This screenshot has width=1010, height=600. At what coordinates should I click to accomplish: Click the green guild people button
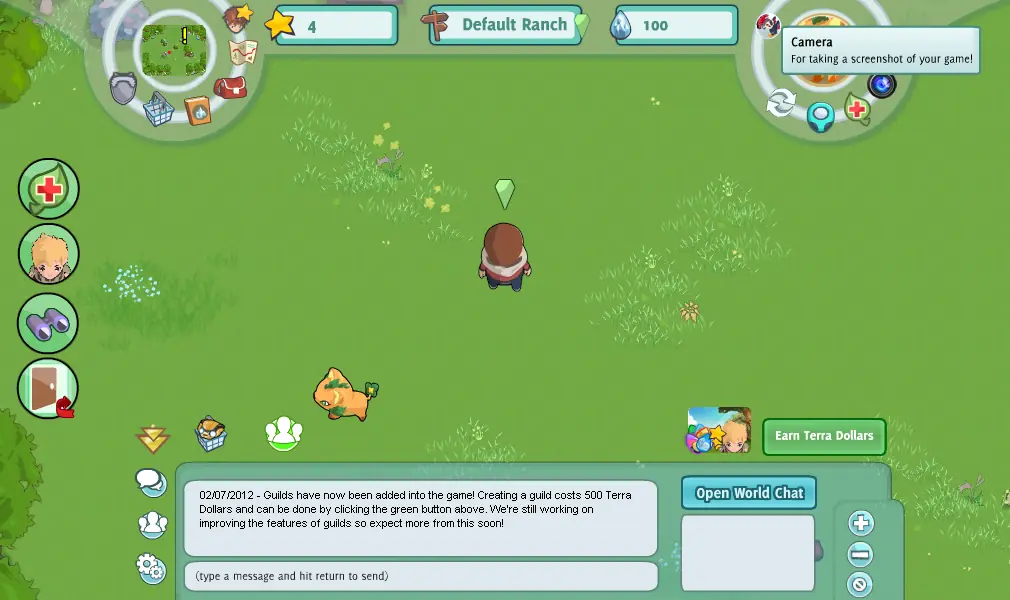click(284, 433)
